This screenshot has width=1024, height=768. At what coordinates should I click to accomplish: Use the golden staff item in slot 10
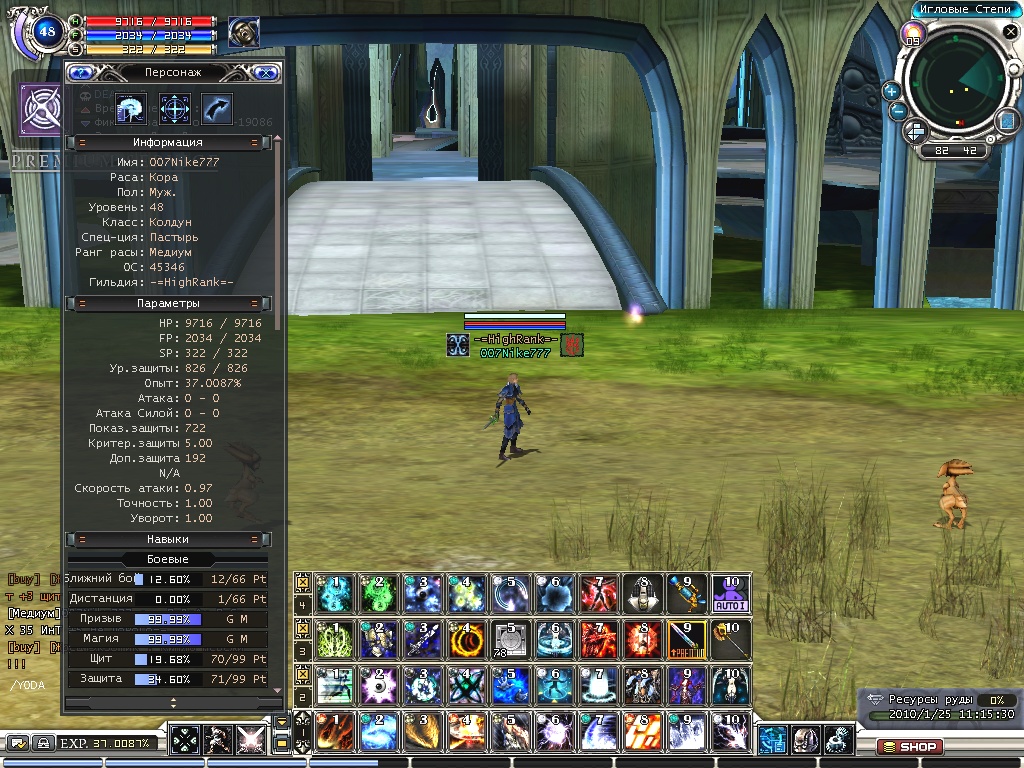click(x=730, y=640)
